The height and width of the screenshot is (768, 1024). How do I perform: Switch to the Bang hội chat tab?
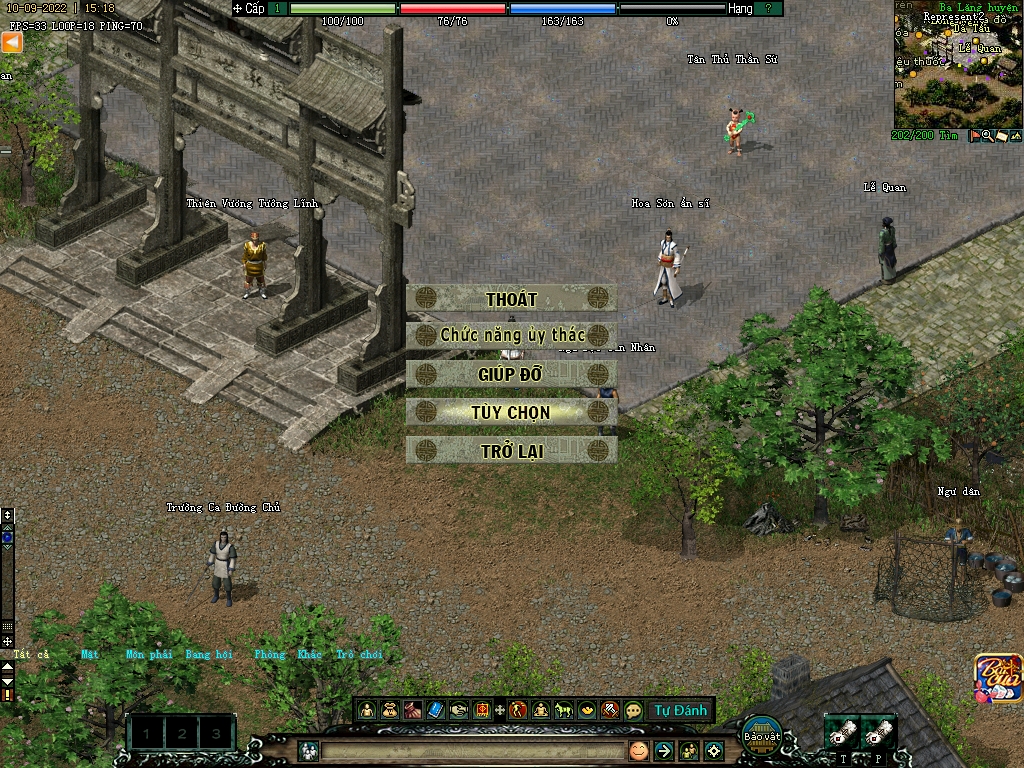coord(208,655)
